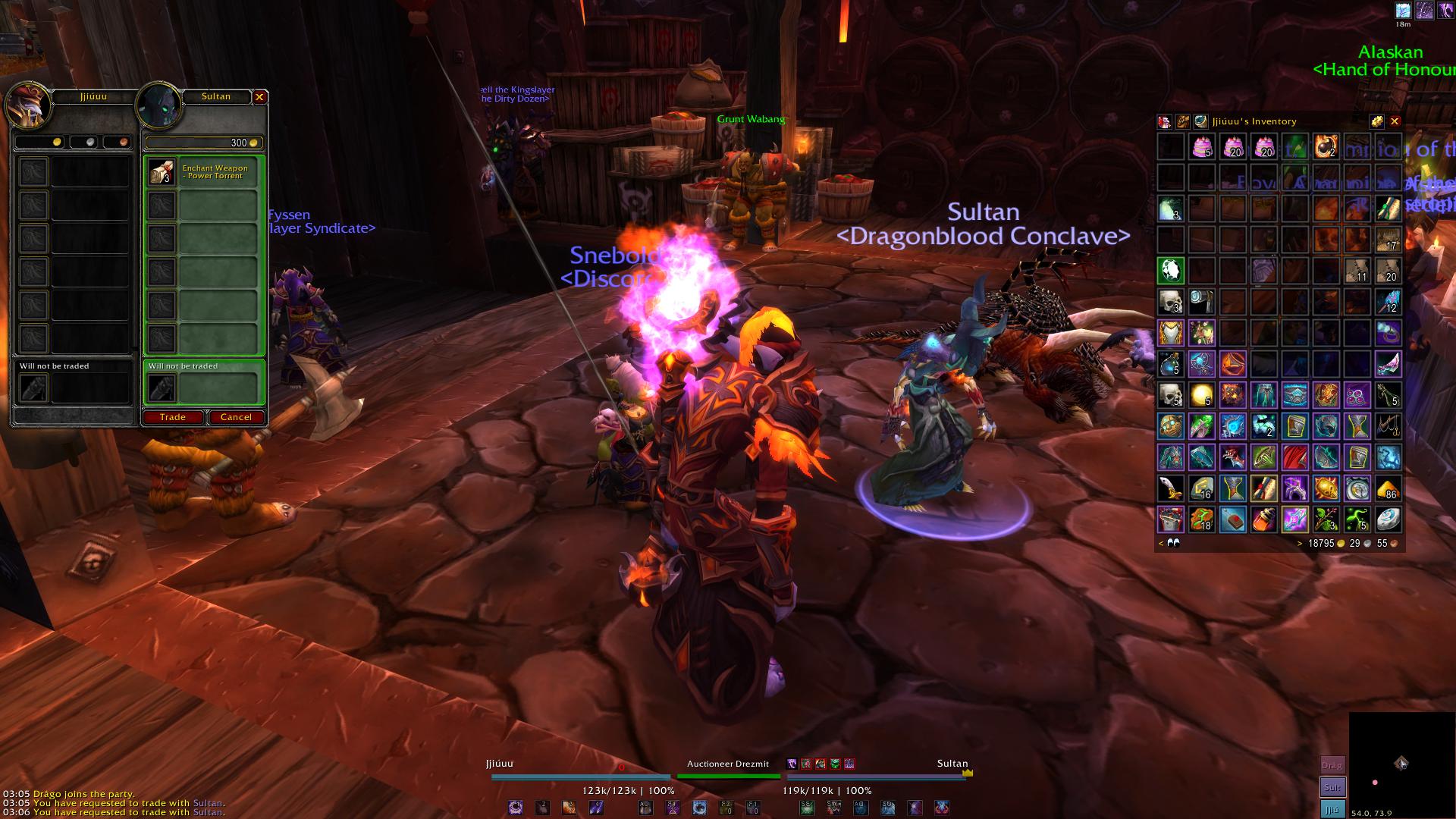The image size is (1456, 819).
Task: Select the Sult party frame button
Action: click(x=1332, y=787)
